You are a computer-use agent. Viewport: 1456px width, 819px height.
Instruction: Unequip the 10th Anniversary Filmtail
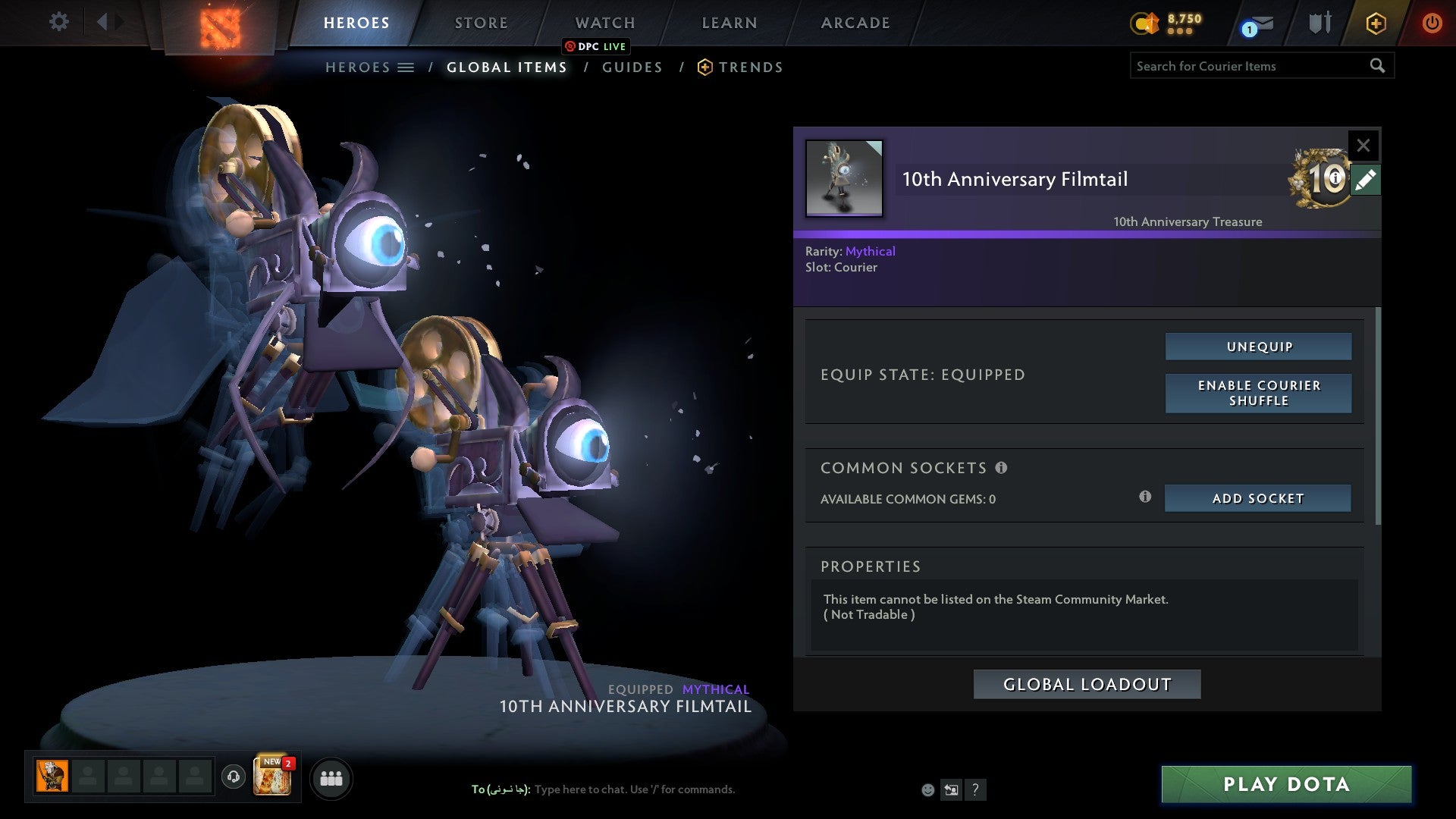1258,346
